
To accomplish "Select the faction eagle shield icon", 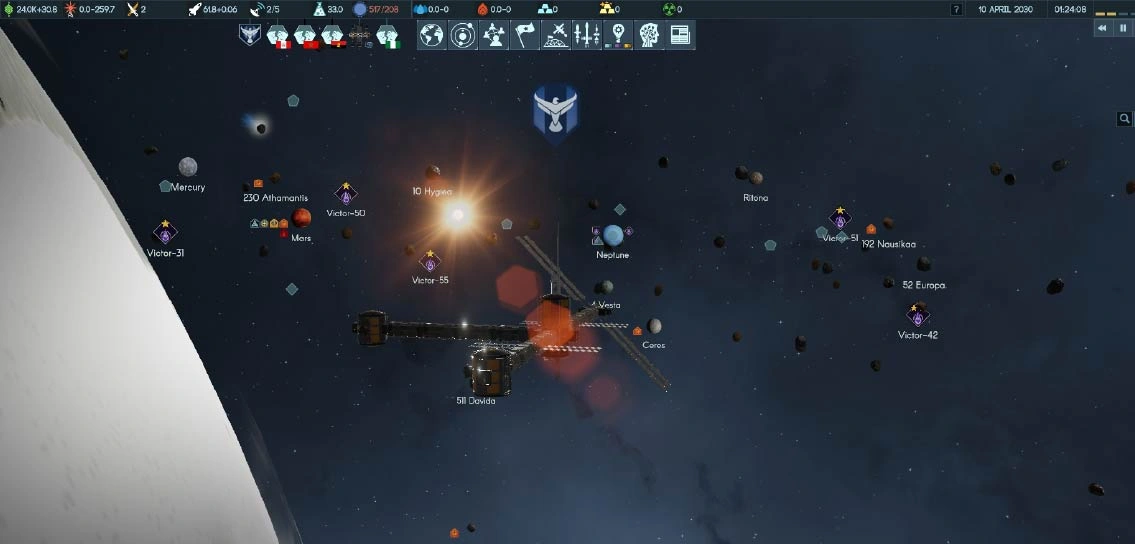I will pos(249,36).
